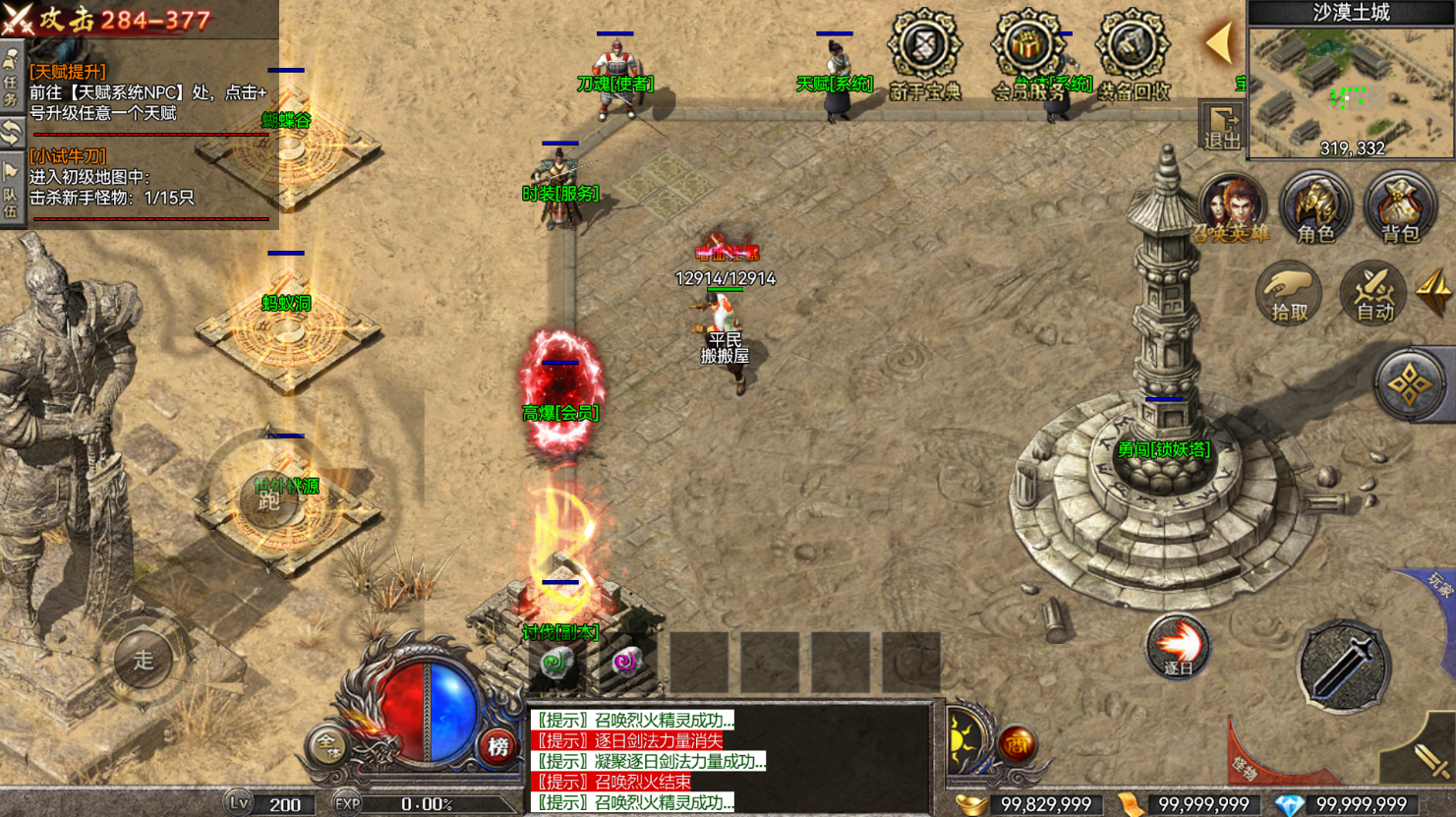
Task: Tap the 拾取 pickup button
Action: pyautogui.click(x=1289, y=293)
